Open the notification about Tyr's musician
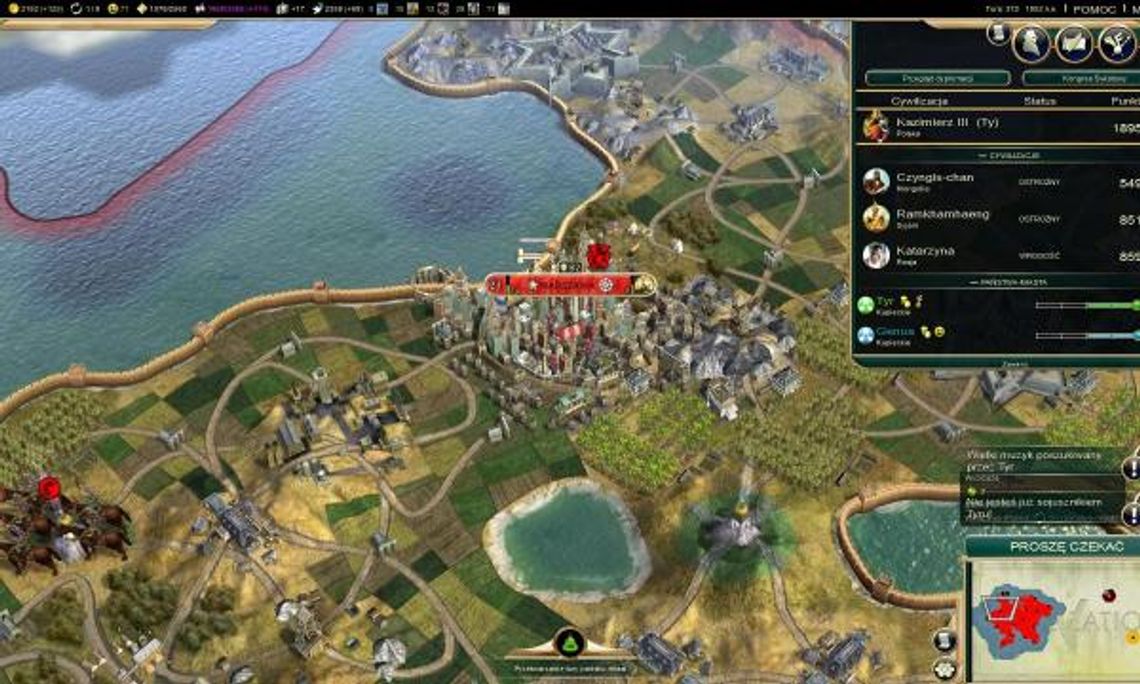This screenshot has width=1140, height=684. pyautogui.click(x=1040, y=461)
